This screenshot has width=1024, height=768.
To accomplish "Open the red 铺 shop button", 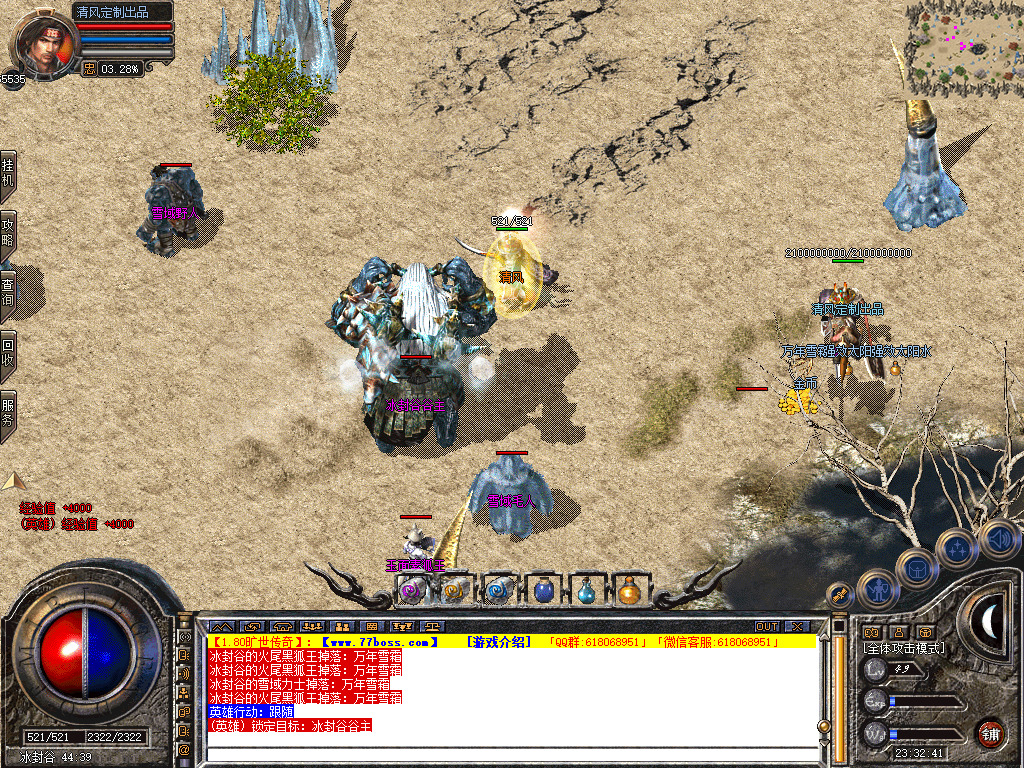I will [x=990, y=733].
